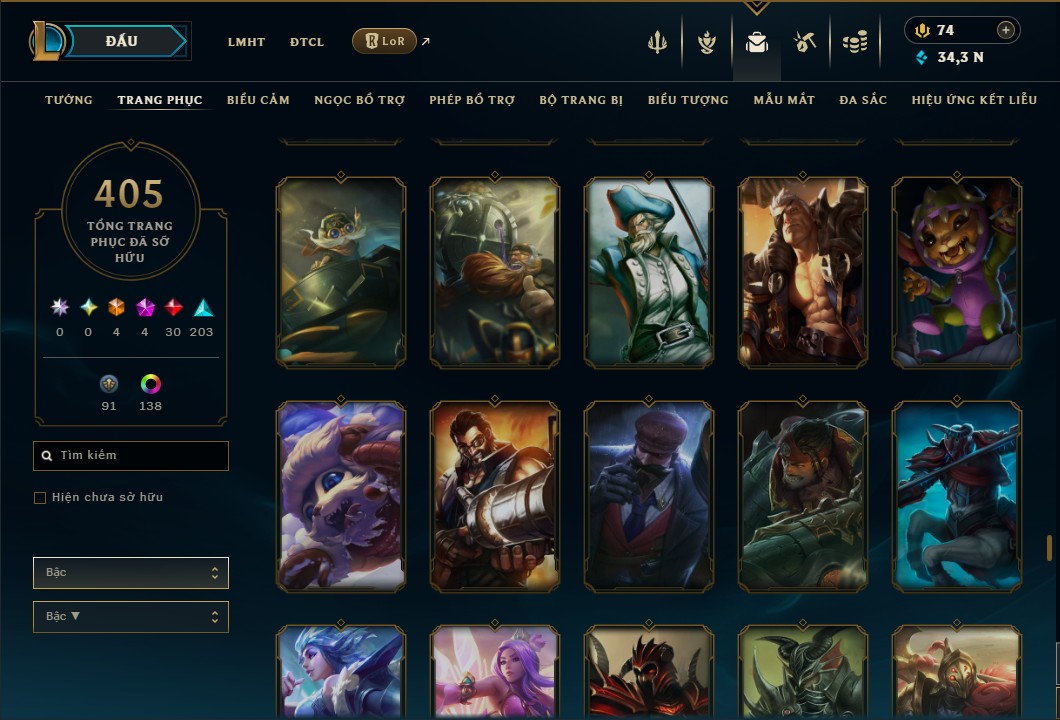Show the BIỂU TƯỢNG icons tab
This screenshot has width=1060, height=720.
(688, 100)
